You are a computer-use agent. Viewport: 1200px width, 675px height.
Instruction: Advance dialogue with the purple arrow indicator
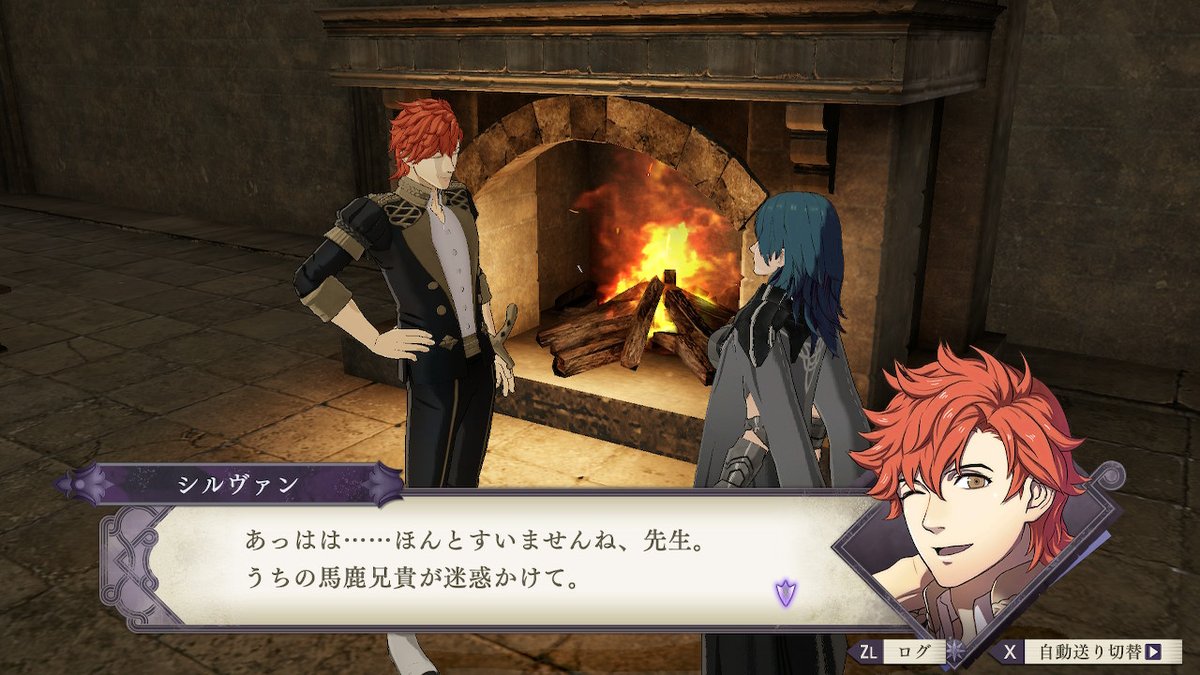click(785, 593)
